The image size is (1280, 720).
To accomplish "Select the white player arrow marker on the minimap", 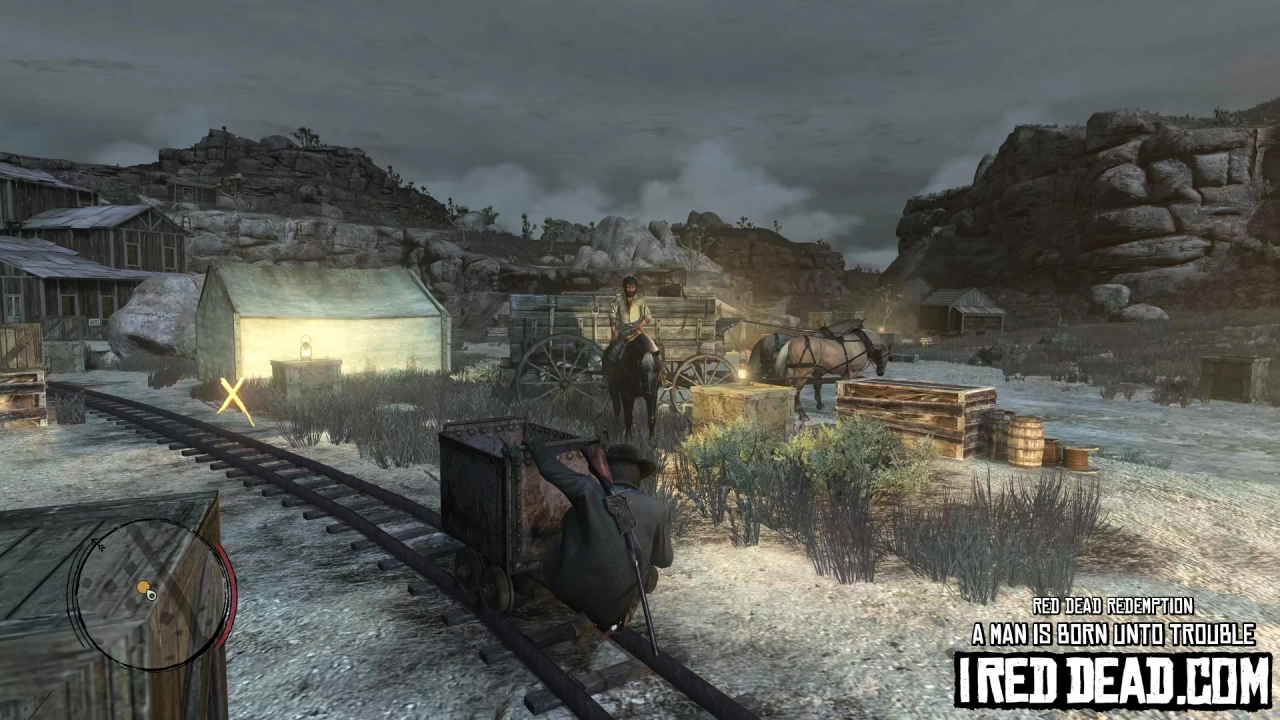I will coord(151,596).
